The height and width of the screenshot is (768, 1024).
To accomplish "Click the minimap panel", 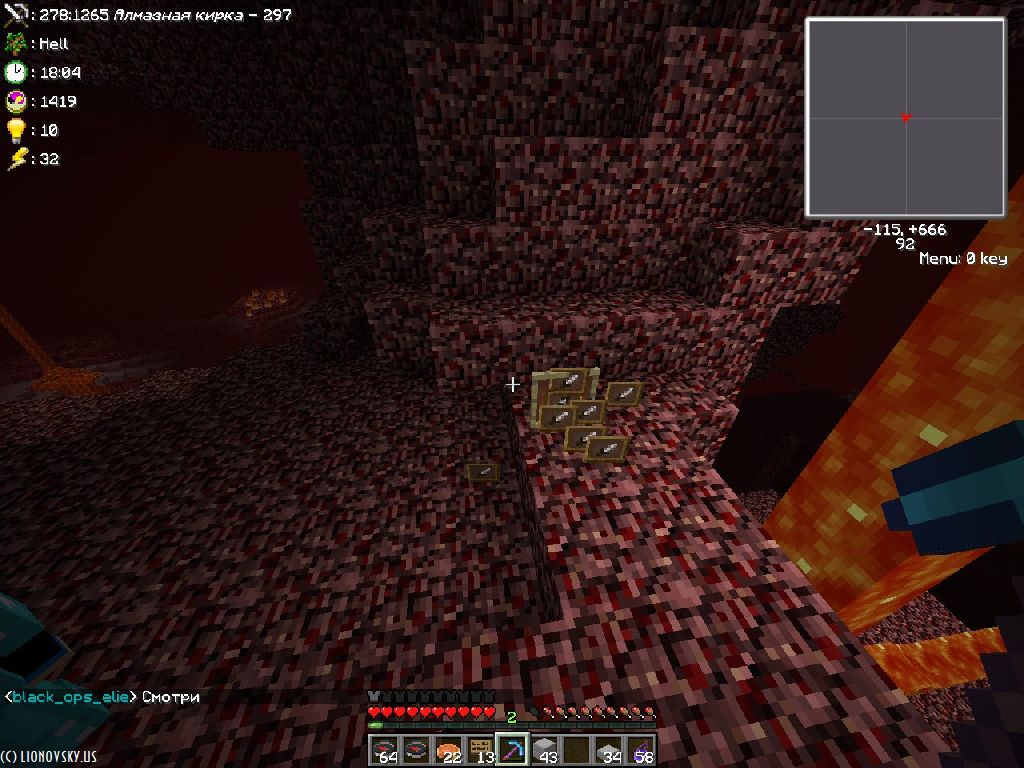I will point(905,118).
